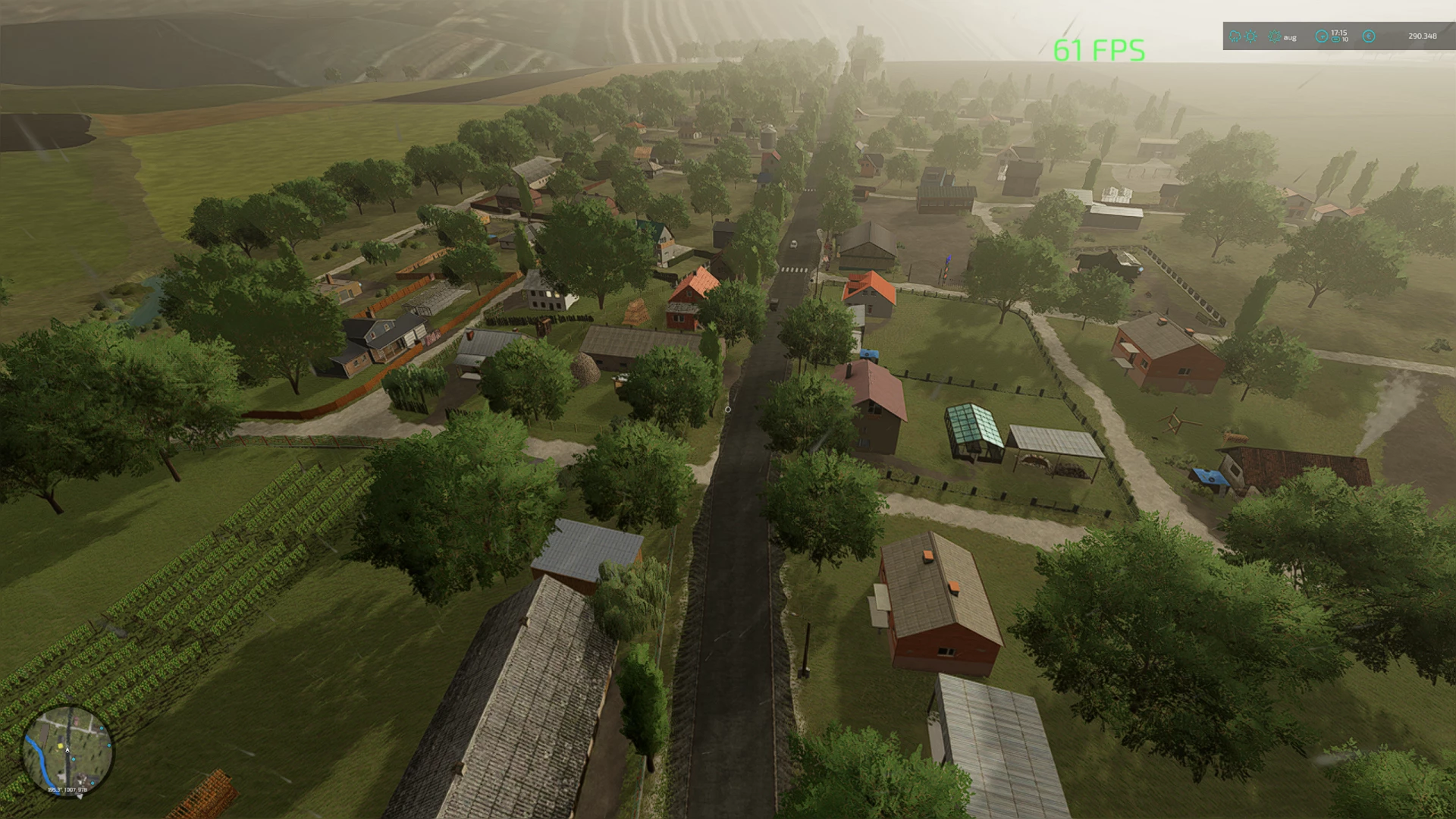The image size is (1456, 819).
Task: Click the time display reading 17:15
Action: pos(1338,33)
